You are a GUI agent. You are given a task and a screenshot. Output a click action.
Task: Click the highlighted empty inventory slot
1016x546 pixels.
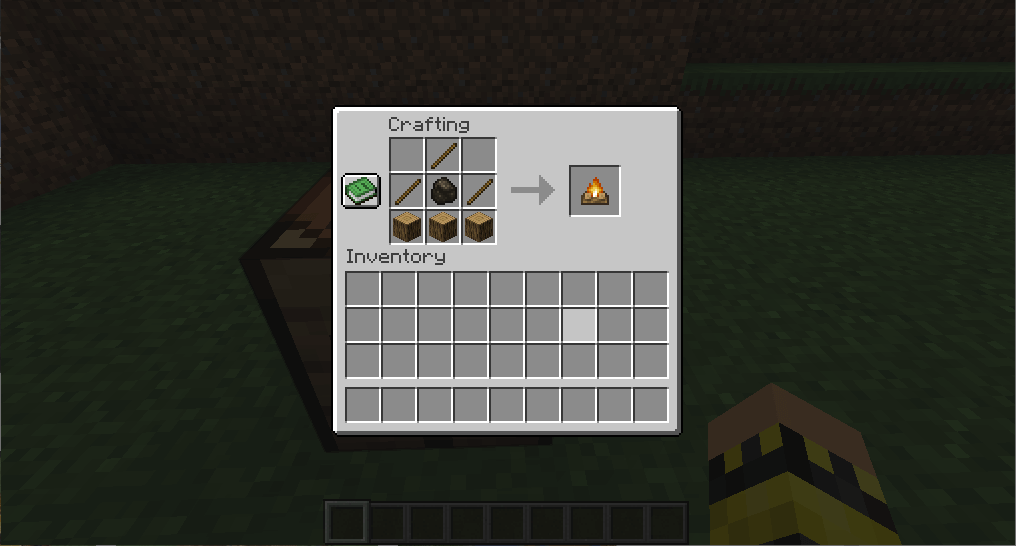pos(579,325)
